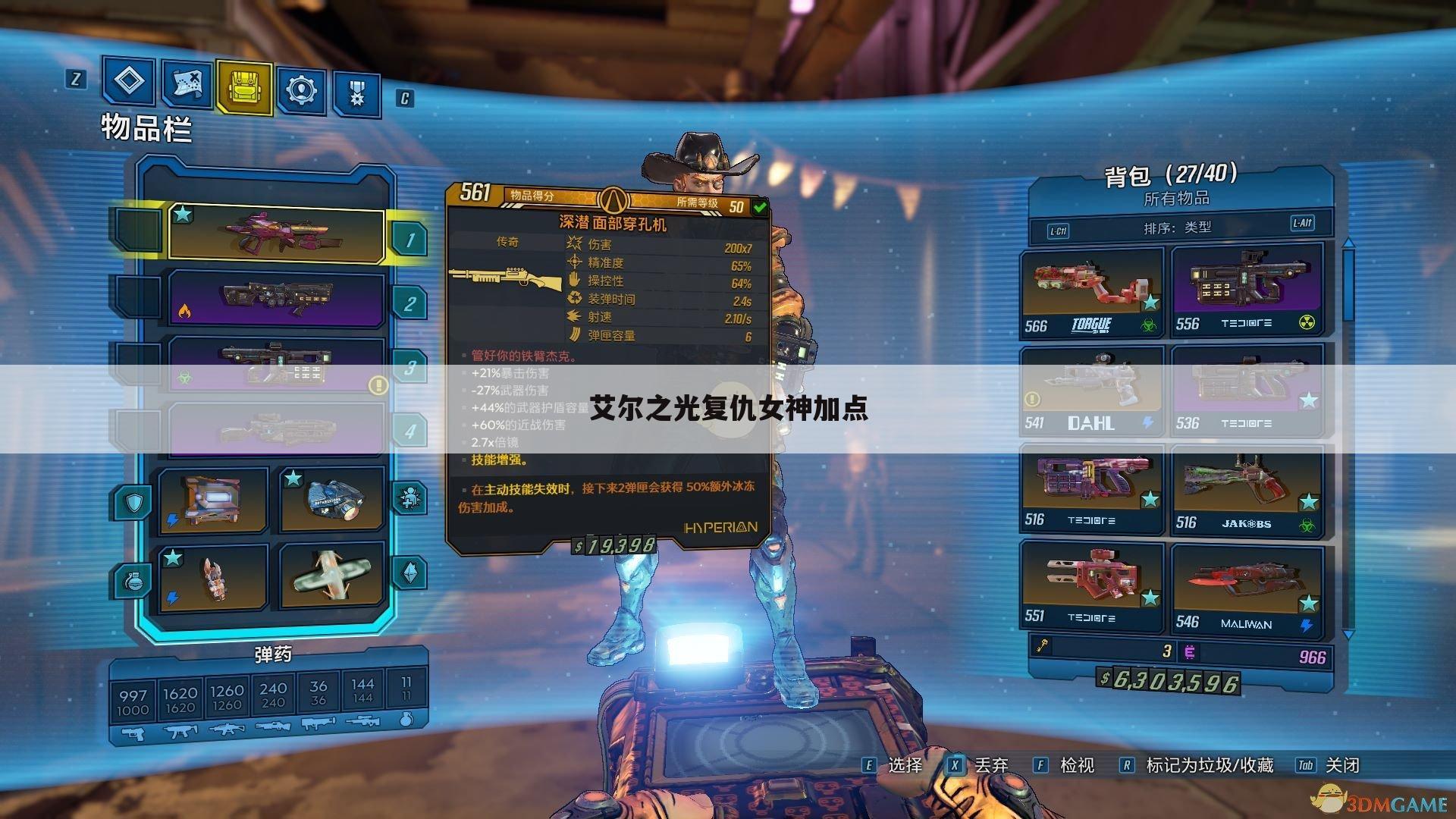Change the backpack sort order by type
Viewport: 1456px width, 819px height.
[x=1178, y=227]
